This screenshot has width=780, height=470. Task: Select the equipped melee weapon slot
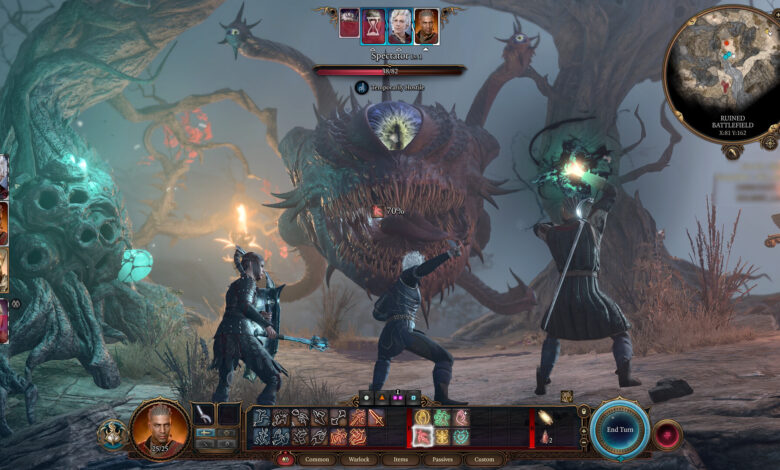point(203,414)
